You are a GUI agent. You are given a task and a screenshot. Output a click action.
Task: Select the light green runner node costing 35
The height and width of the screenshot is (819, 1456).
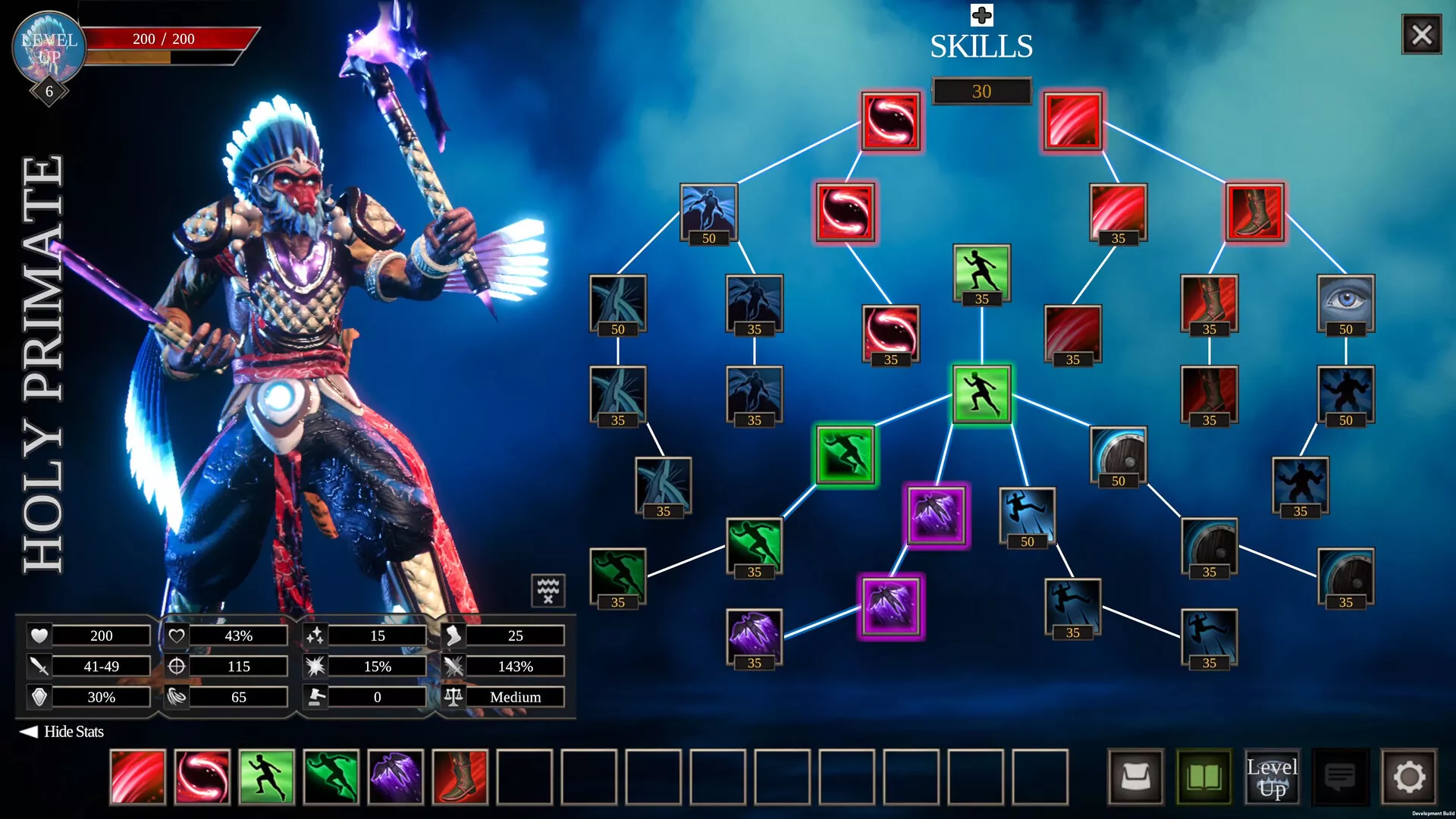point(981,271)
